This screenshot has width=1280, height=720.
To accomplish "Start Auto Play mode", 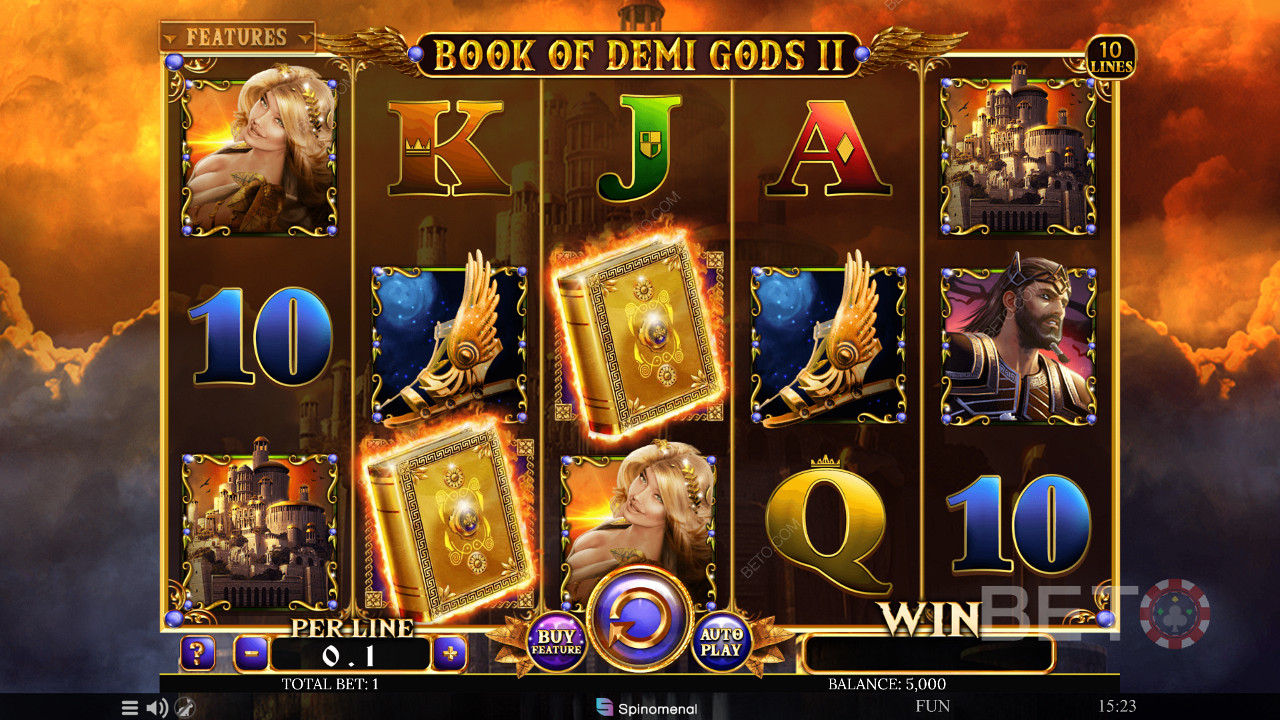I will tap(722, 643).
